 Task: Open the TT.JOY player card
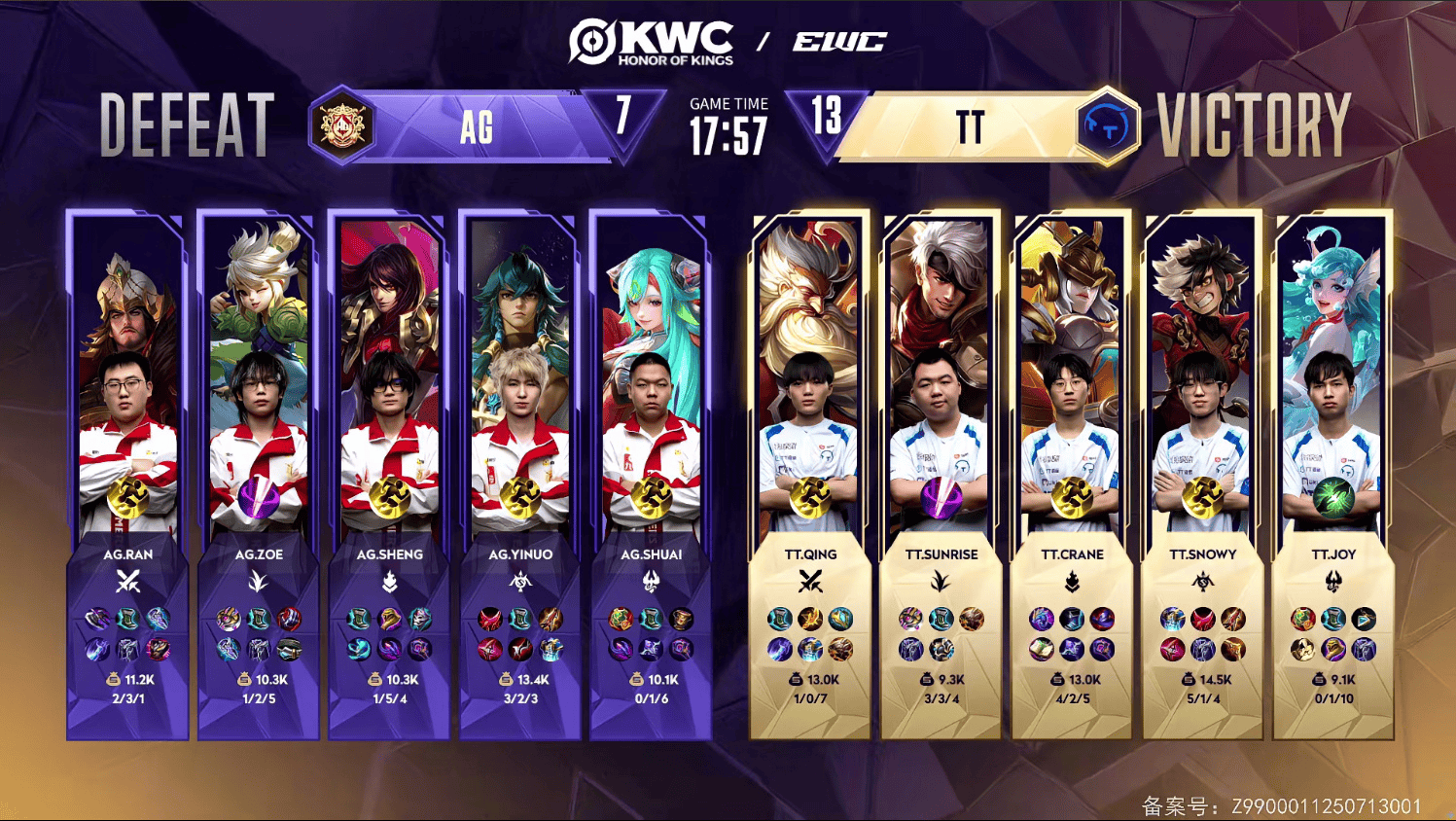1333,475
